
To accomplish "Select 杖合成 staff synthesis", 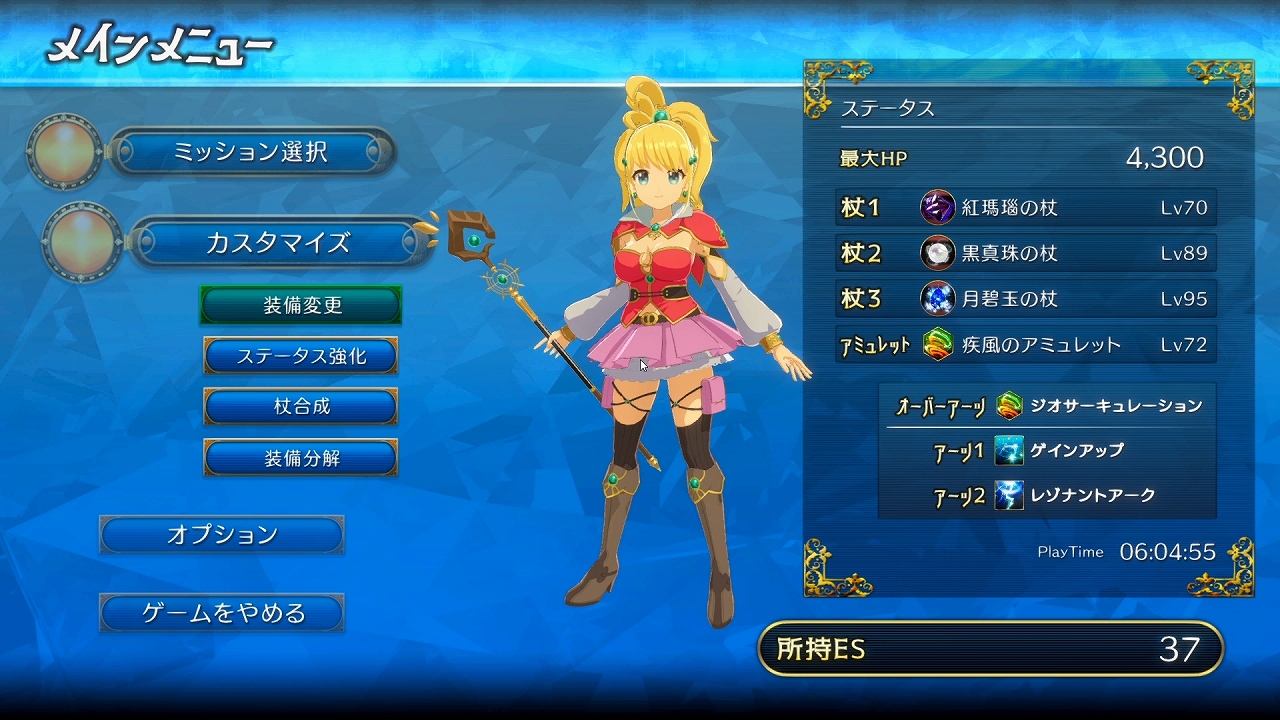I will click(x=301, y=407).
